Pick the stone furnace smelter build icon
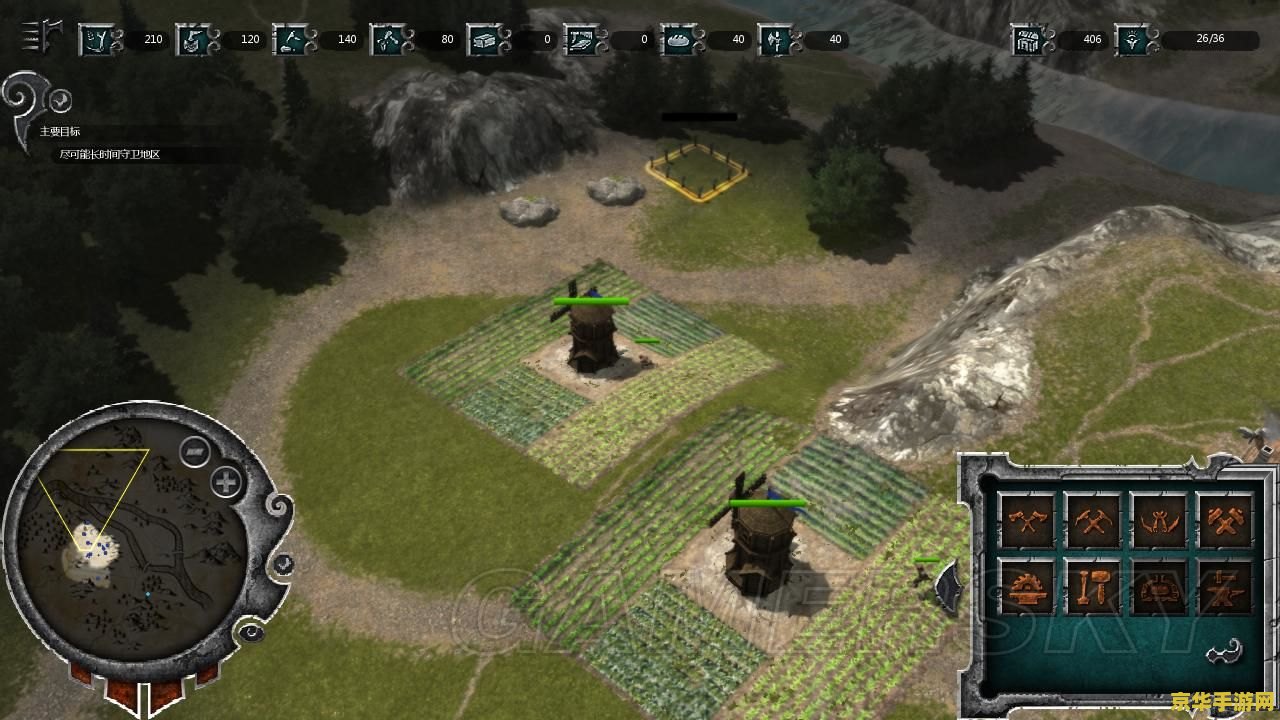This screenshot has height=720, width=1280. tap(1158, 587)
